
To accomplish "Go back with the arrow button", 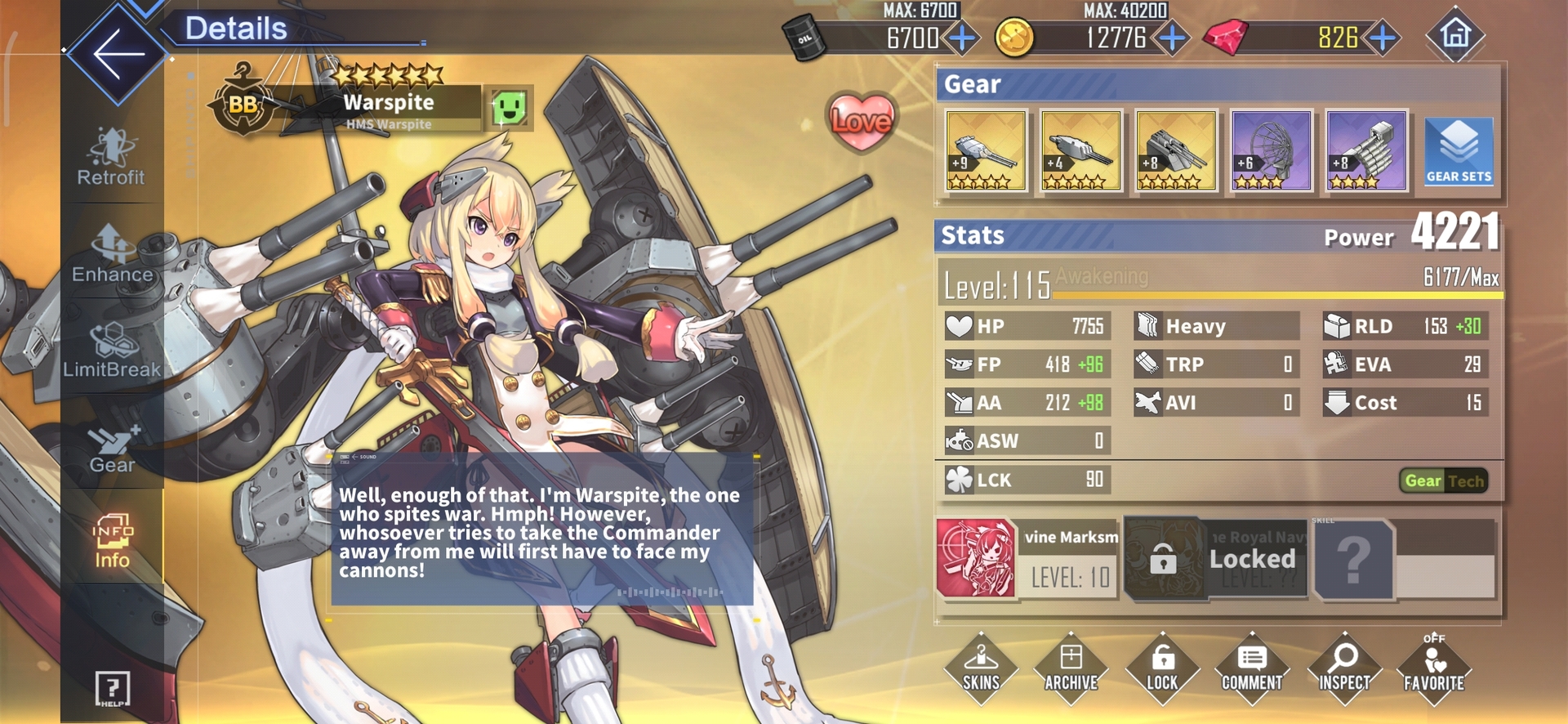I will pyautogui.click(x=118, y=55).
